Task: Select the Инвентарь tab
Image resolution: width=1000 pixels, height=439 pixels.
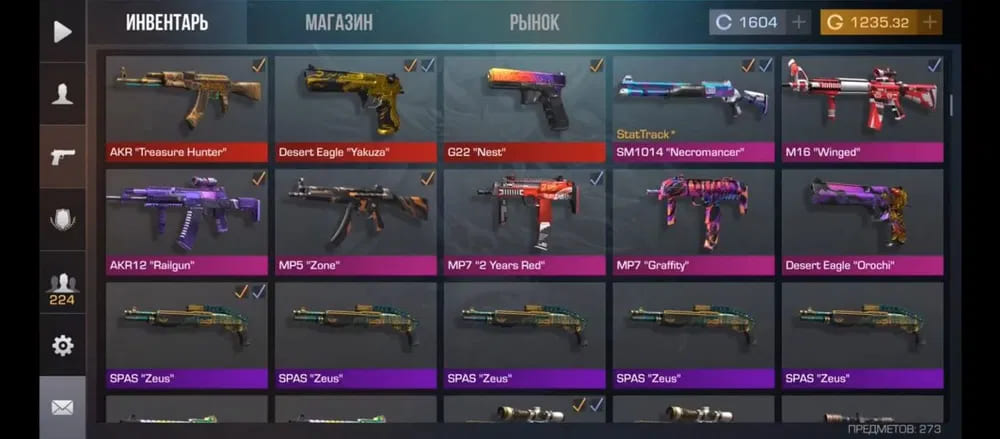Action: [x=167, y=22]
